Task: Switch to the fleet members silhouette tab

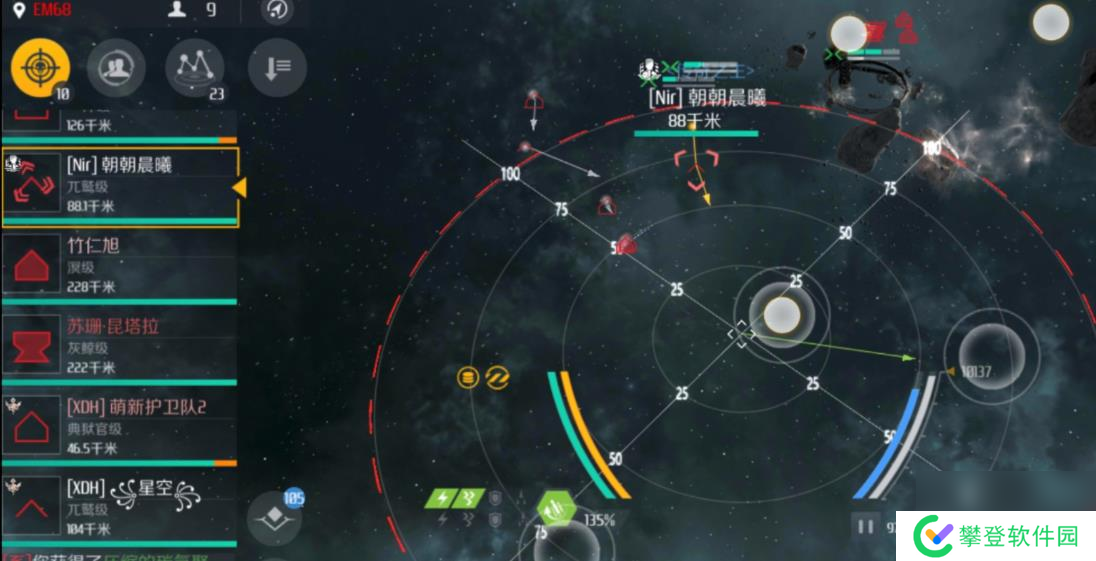Action: pos(116,67)
